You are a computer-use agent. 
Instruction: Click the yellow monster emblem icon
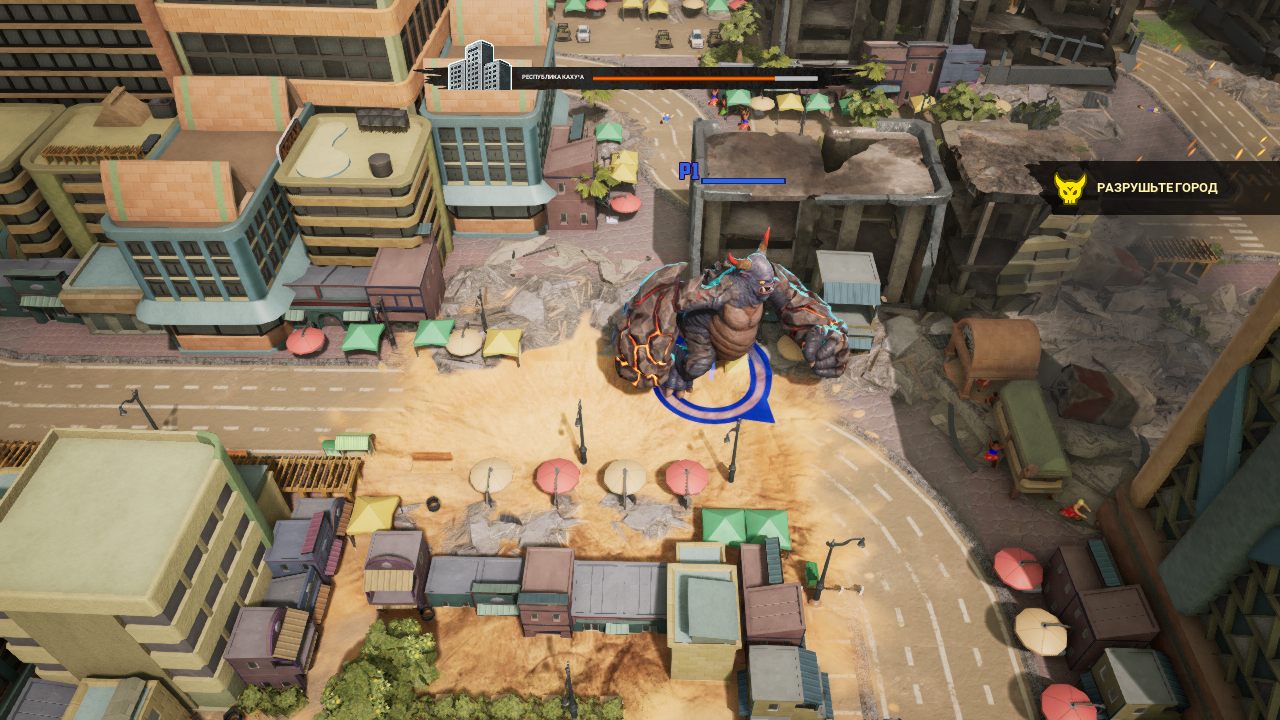[1070, 188]
